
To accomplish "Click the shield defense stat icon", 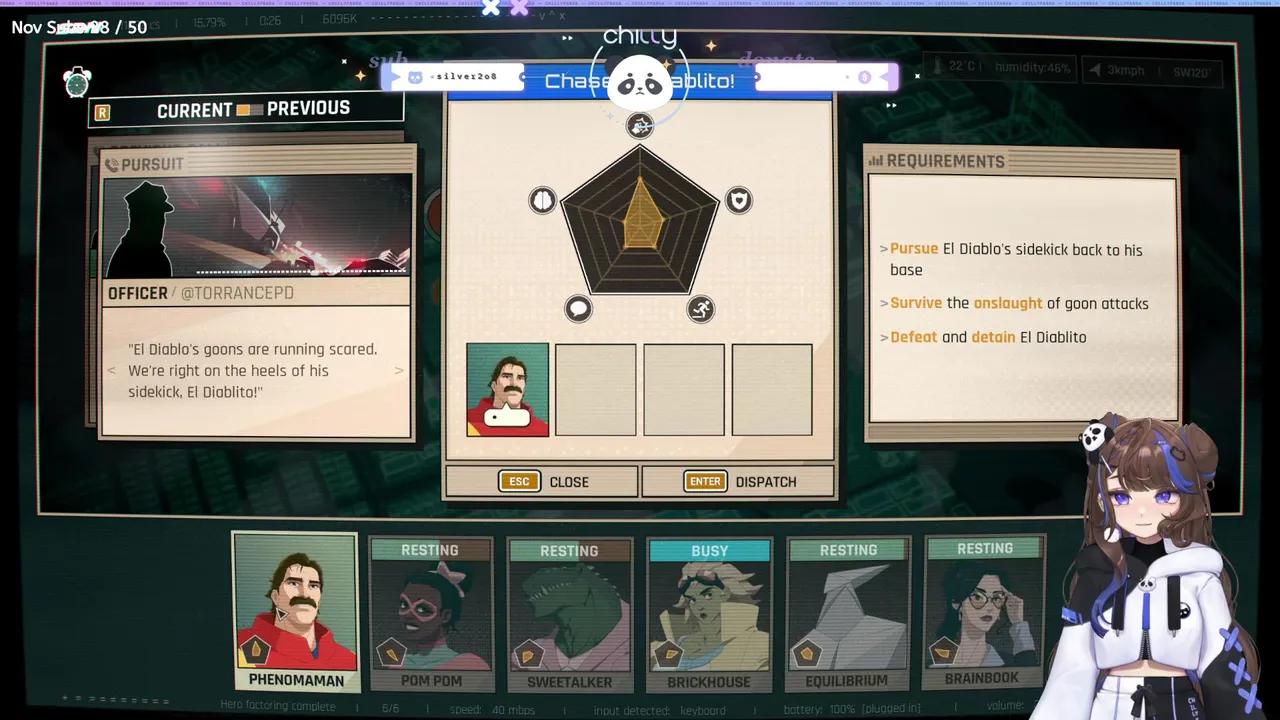I will point(738,200).
